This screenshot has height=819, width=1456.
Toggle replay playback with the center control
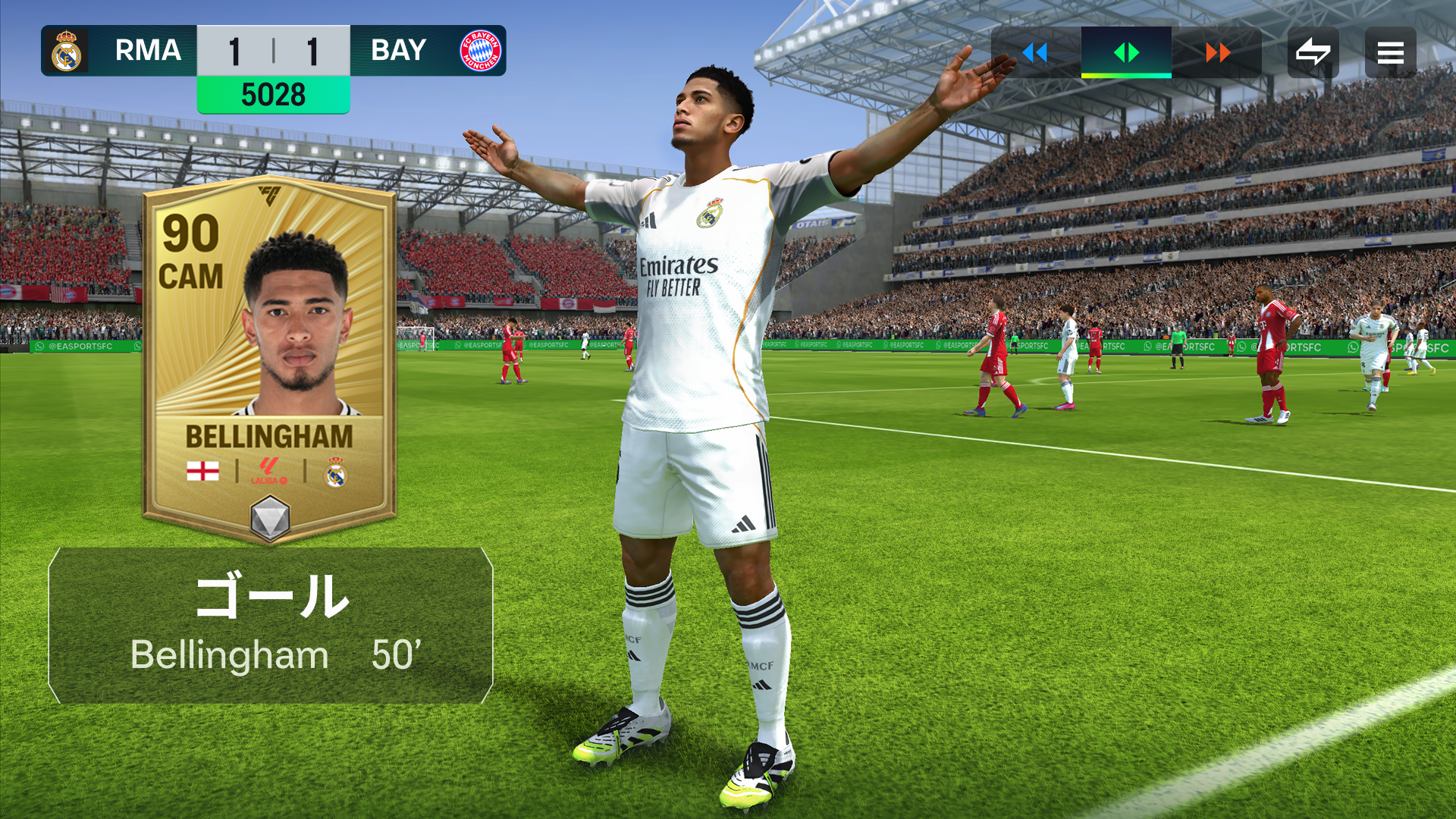(1127, 53)
